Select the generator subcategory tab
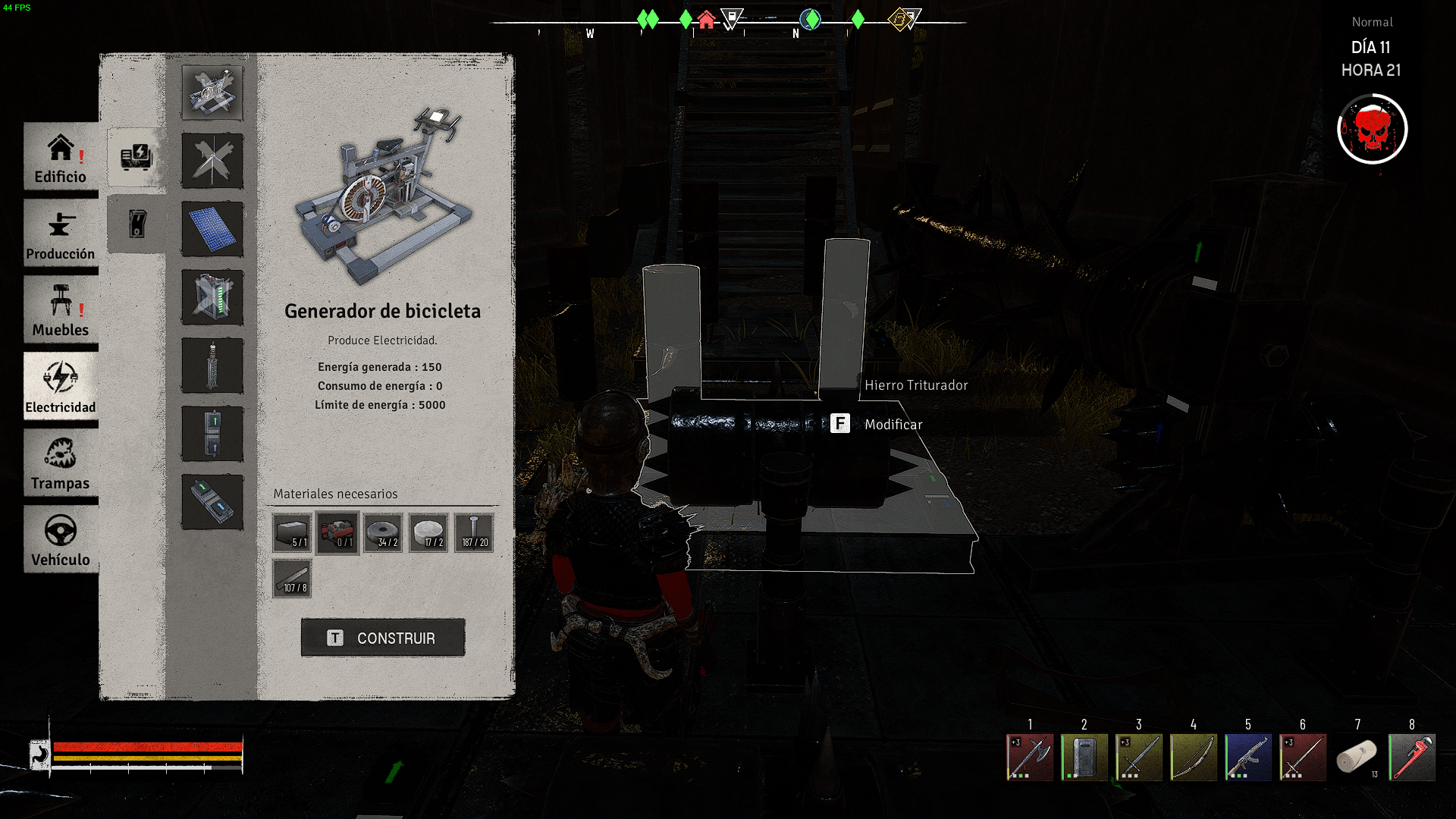1456x819 pixels. (x=136, y=157)
